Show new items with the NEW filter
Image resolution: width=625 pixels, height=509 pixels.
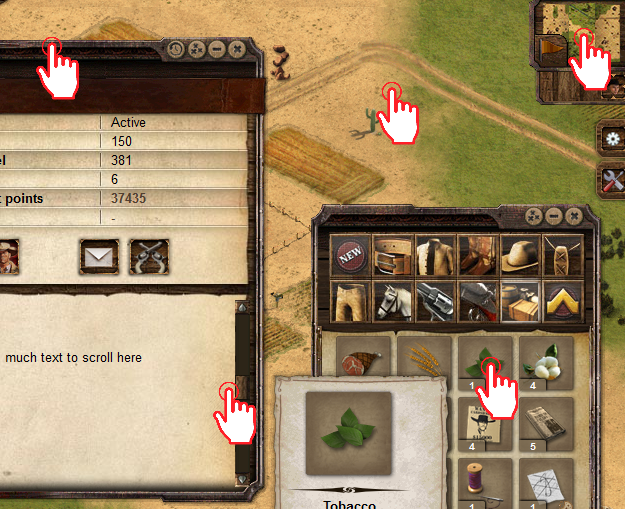coord(351,256)
